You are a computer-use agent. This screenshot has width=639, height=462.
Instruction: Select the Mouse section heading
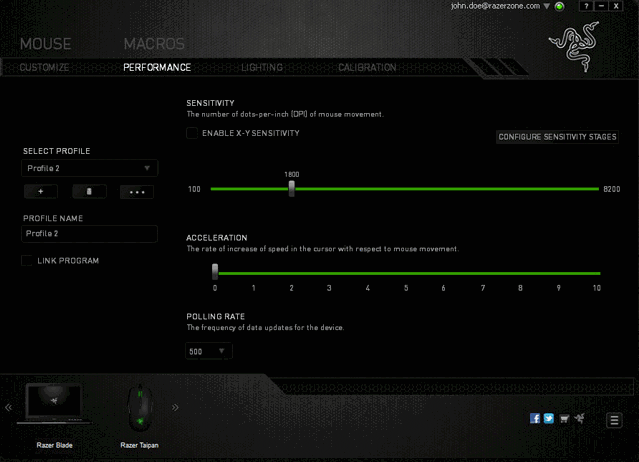click(x=46, y=44)
